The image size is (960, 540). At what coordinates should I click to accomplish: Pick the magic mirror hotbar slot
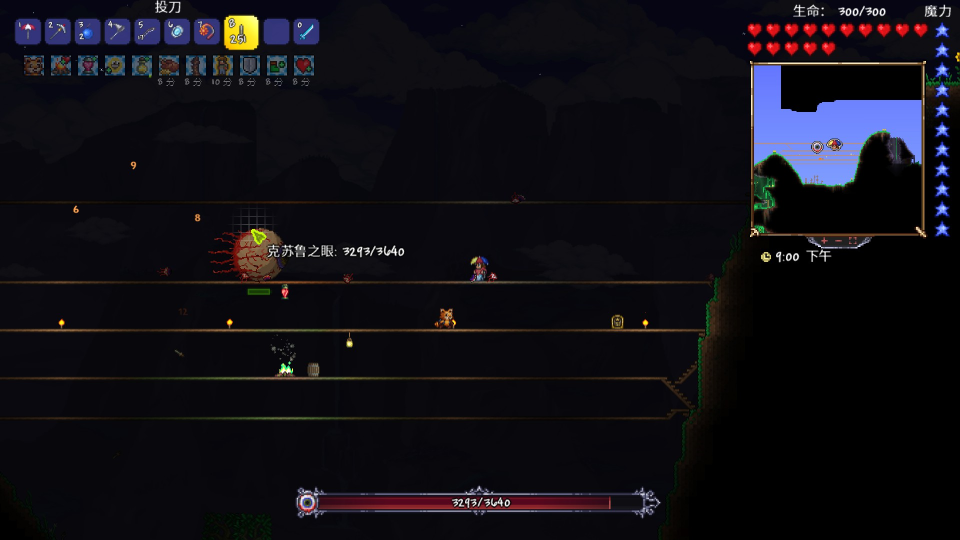[x=177, y=32]
